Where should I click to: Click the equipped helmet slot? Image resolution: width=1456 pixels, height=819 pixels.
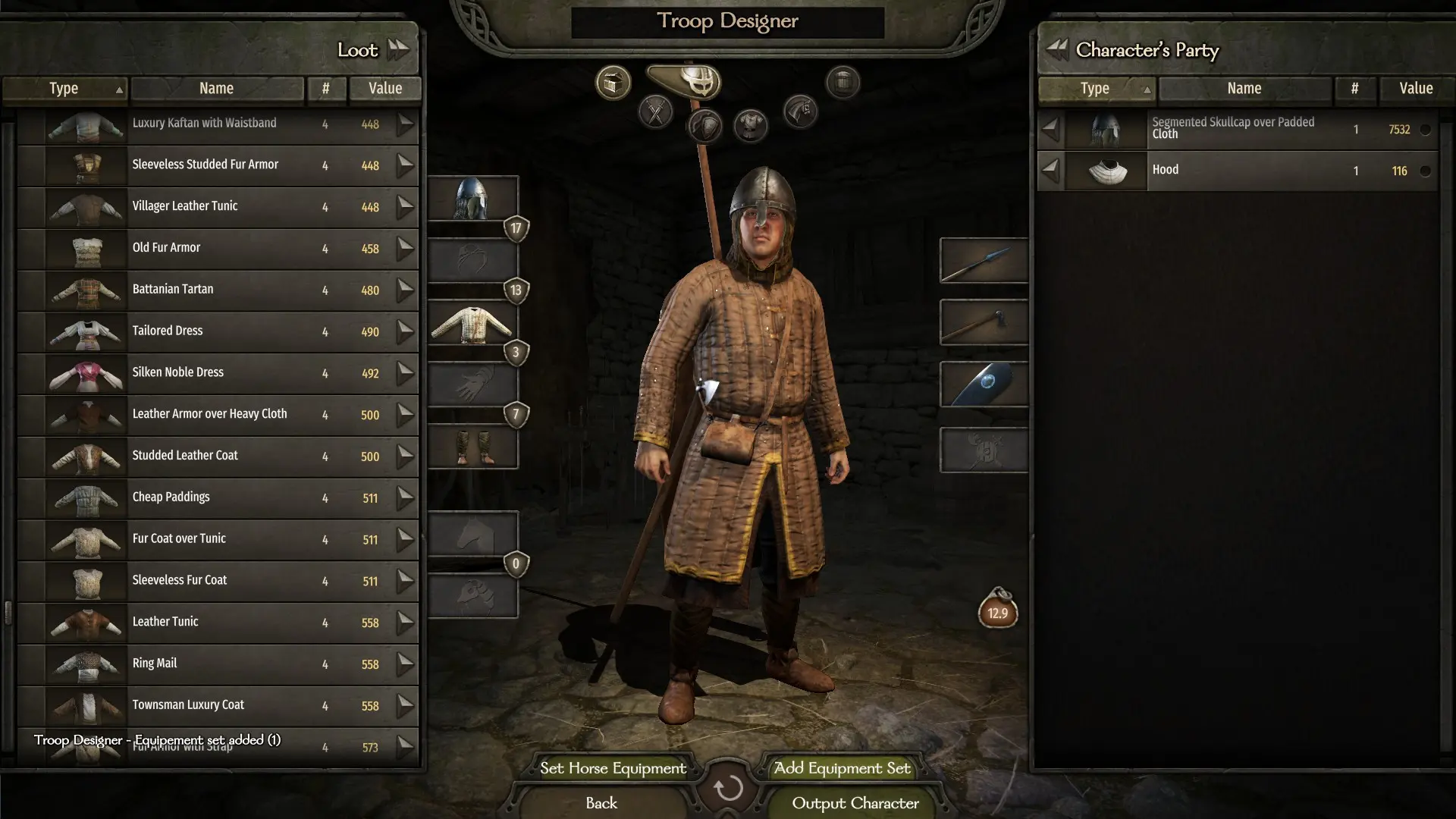tap(472, 199)
